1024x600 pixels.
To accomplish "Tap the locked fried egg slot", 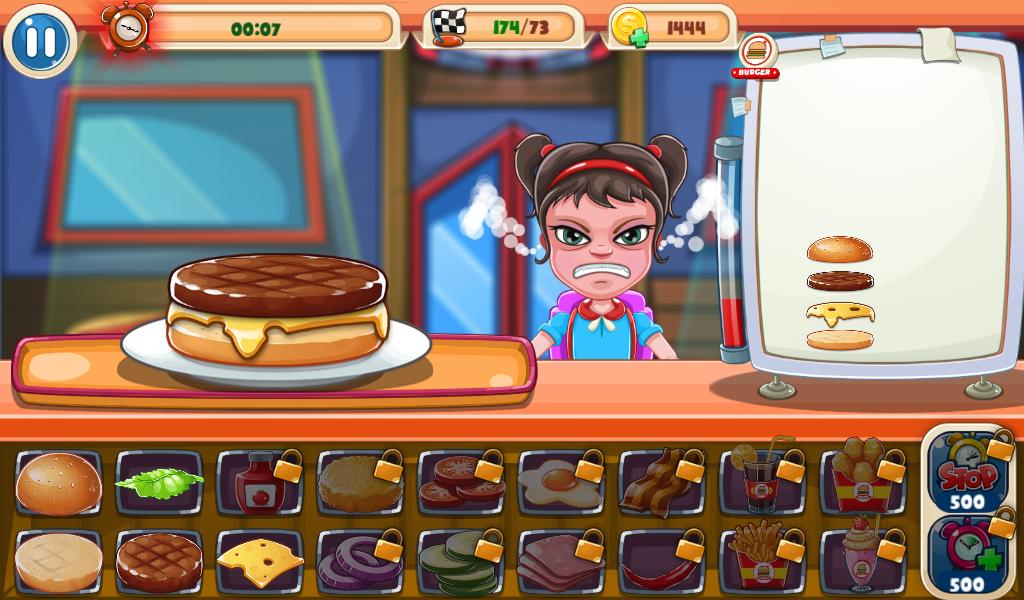I will pyautogui.click(x=561, y=483).
